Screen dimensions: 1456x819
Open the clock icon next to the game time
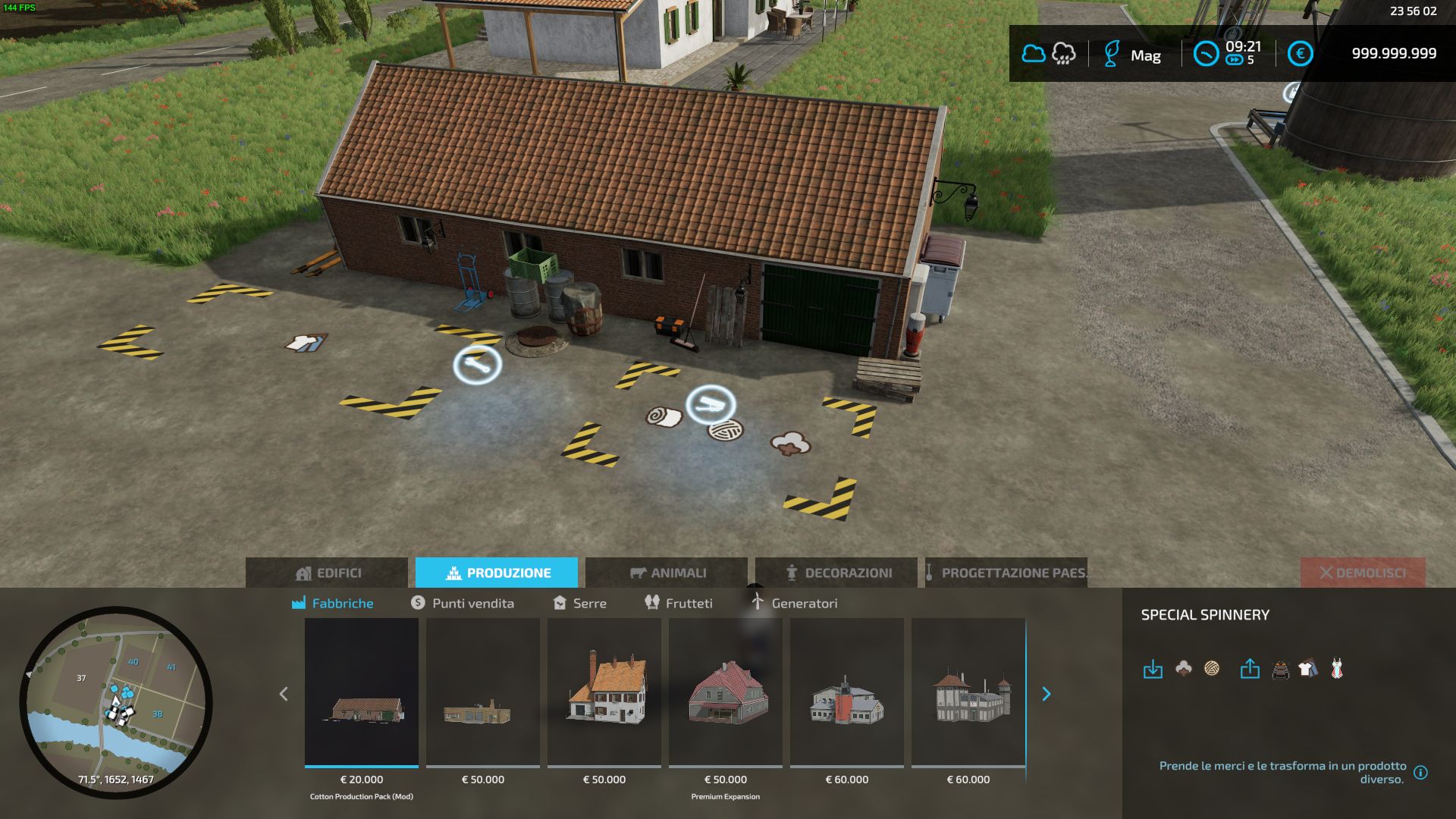(x=1207, y=54)
